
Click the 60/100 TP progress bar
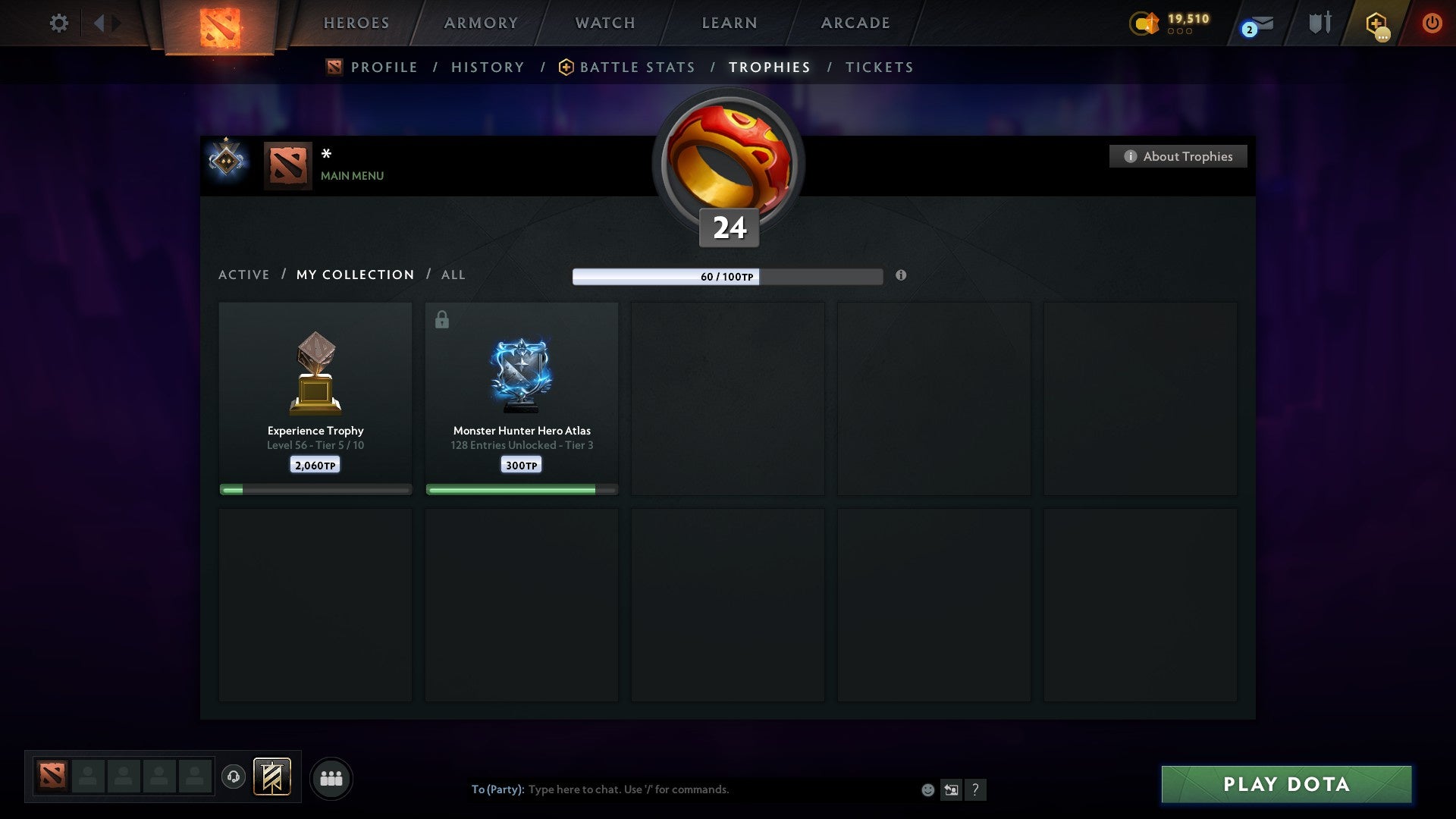click(728, 277)
